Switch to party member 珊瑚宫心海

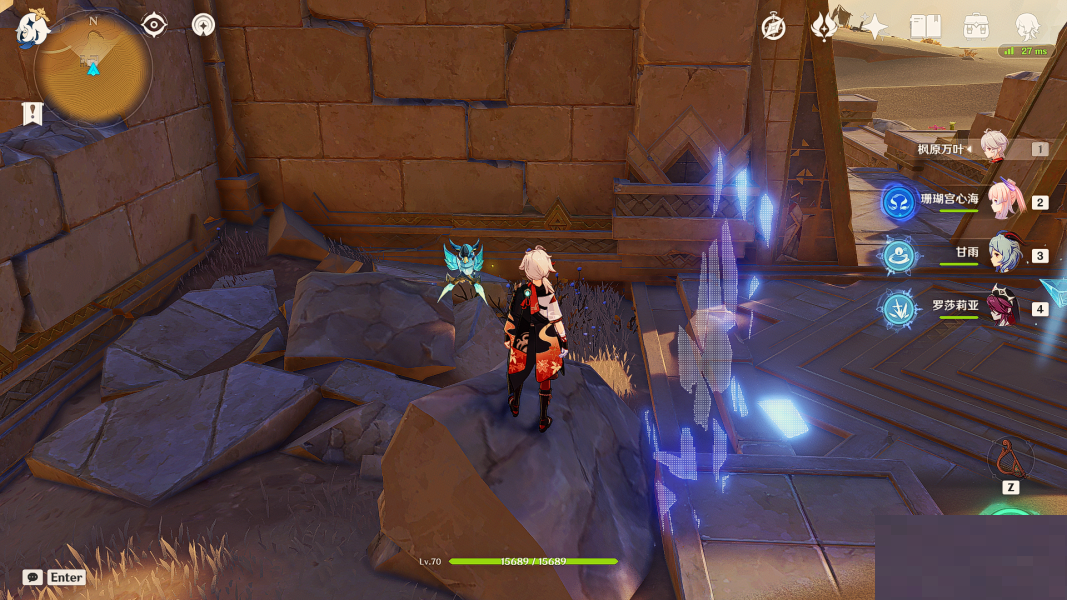tap(1002, 201)
